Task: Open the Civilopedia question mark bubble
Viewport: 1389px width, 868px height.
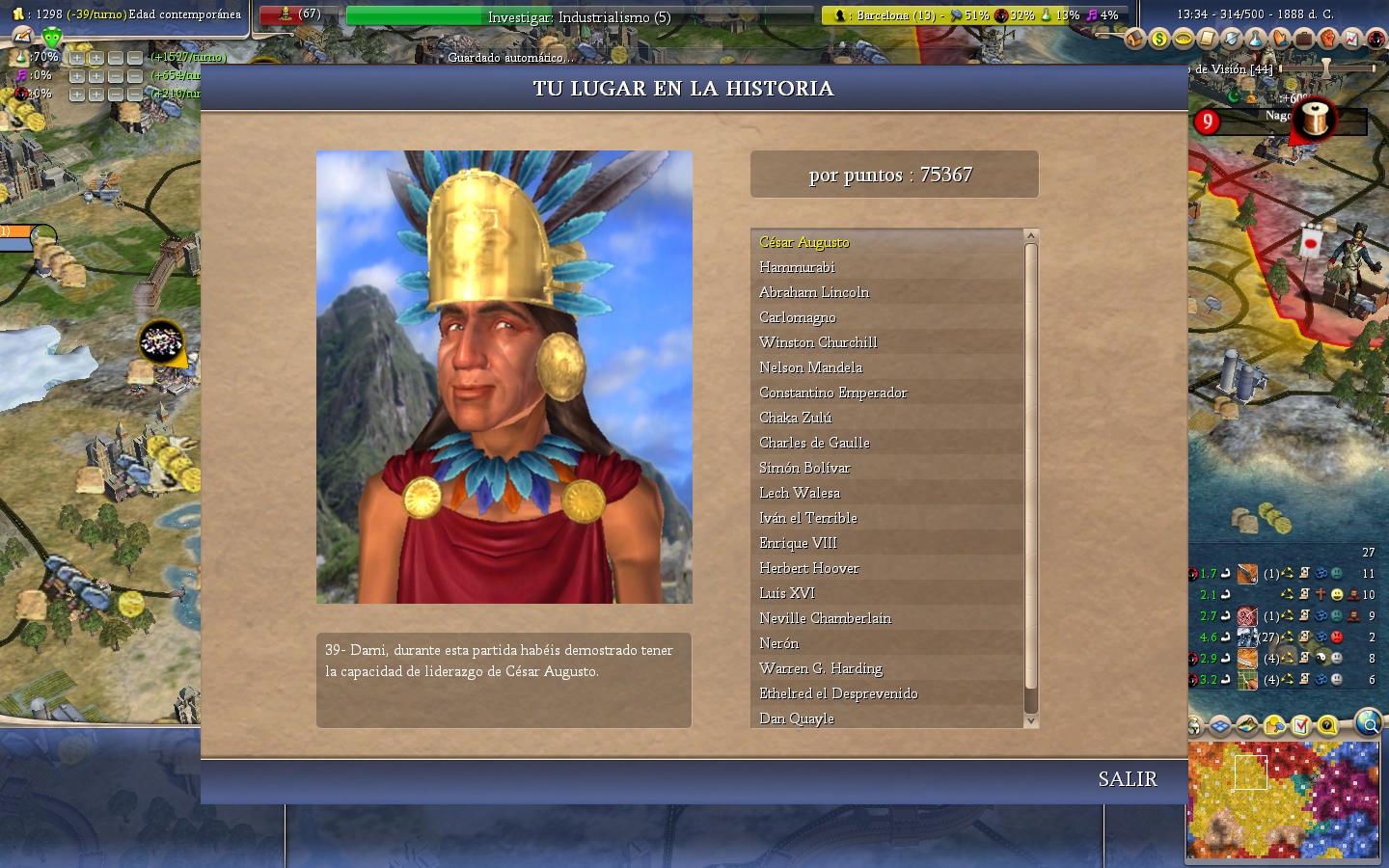Action: (1327, 725)
